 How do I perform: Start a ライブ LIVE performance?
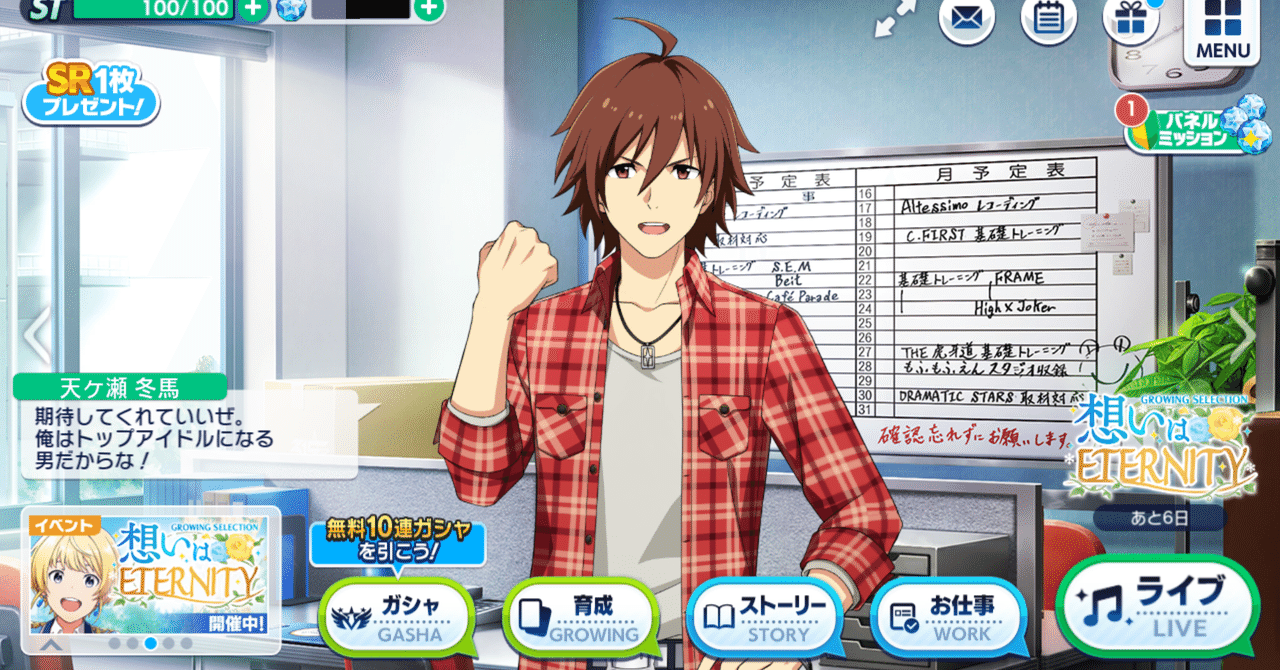[x=1157, y=605]
